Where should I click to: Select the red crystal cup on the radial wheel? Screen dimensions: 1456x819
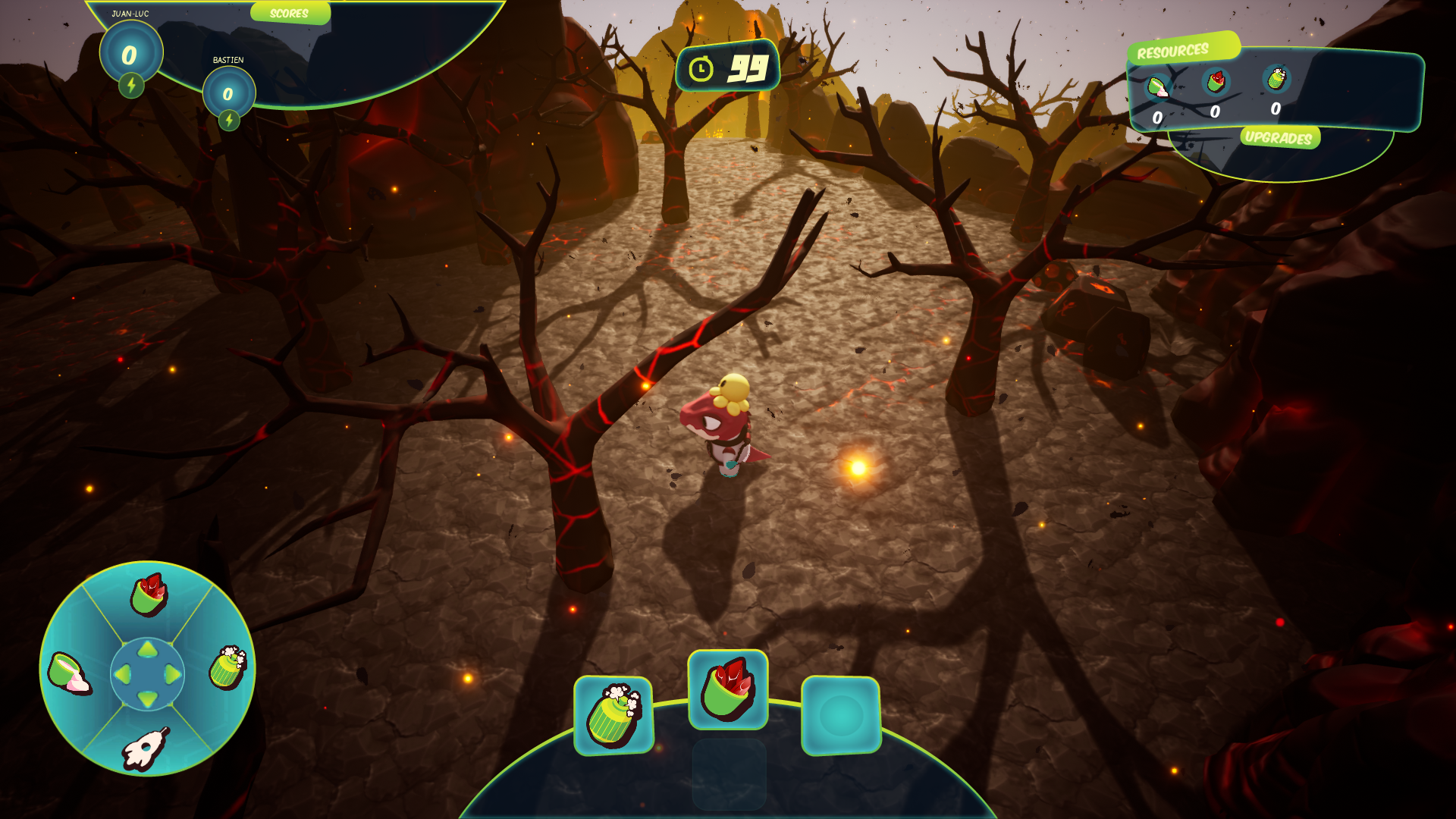[x=149, y=595]
